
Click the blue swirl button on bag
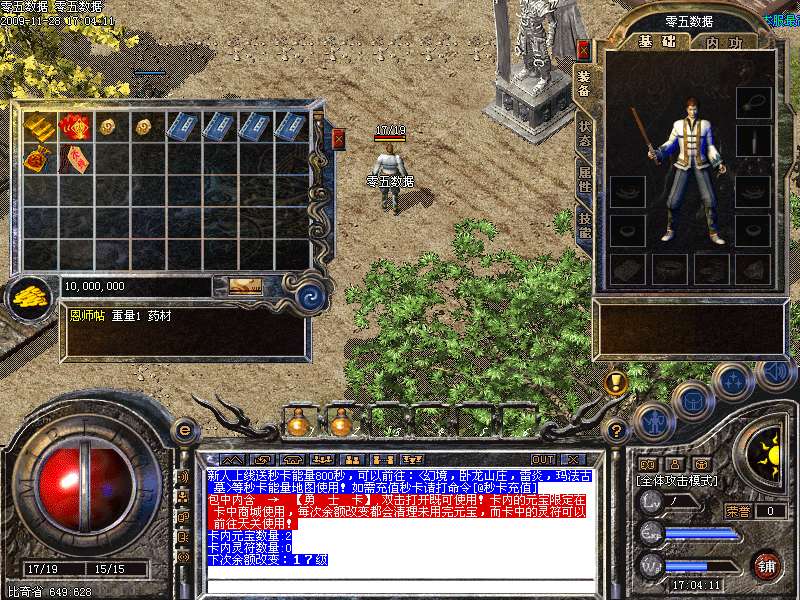click(x=310, y=294)
